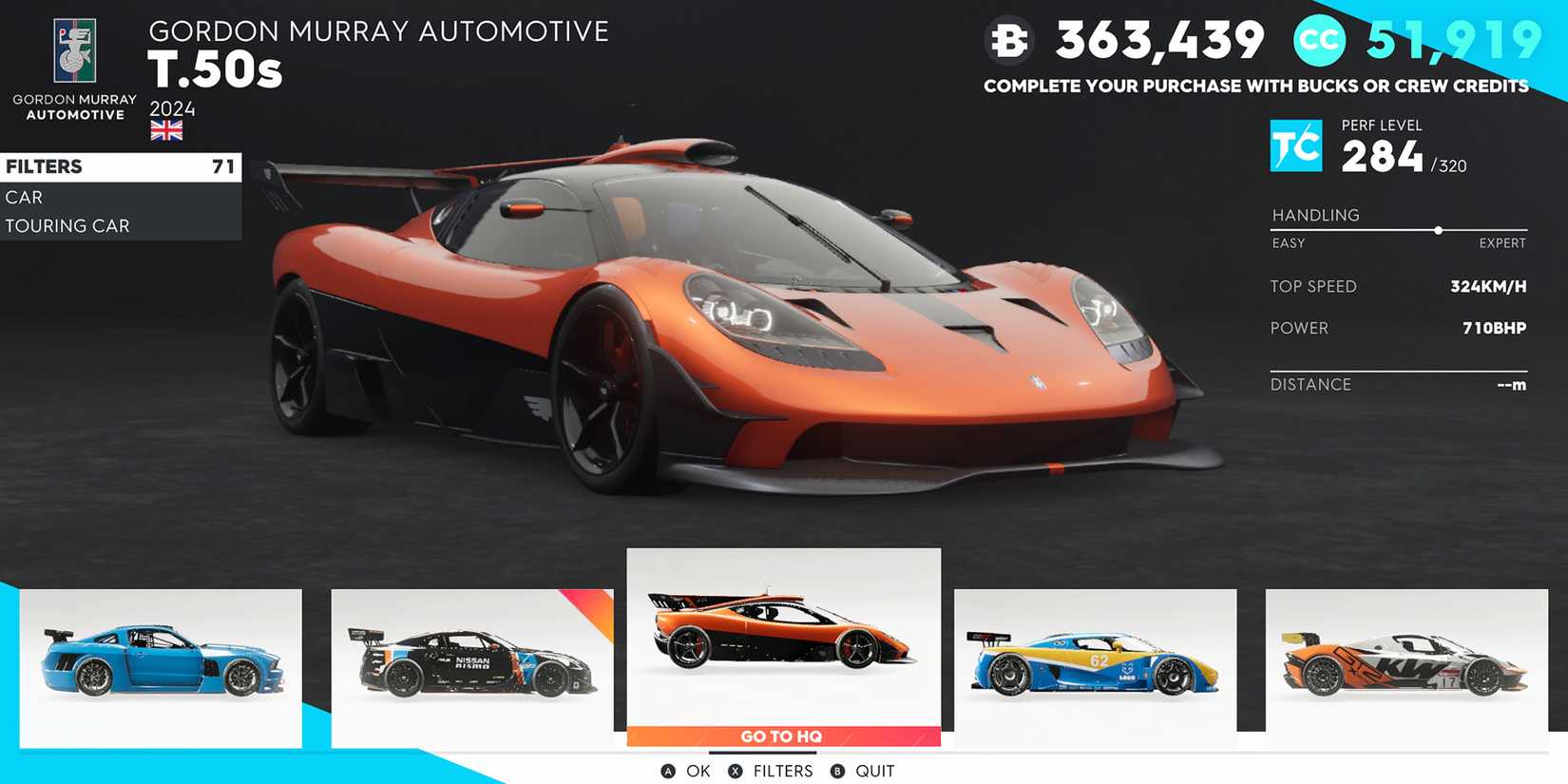Toggle the TOURING CAR filter
The height and width of the screenshot is (784, 1568).
pos(67,225)
